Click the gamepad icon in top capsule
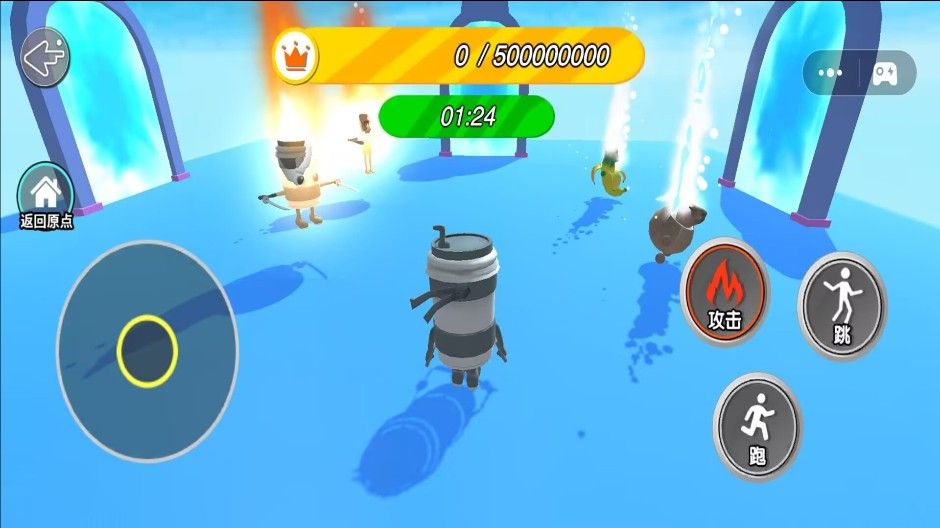This screenshot has width=940, height=528. click(884, 73)
